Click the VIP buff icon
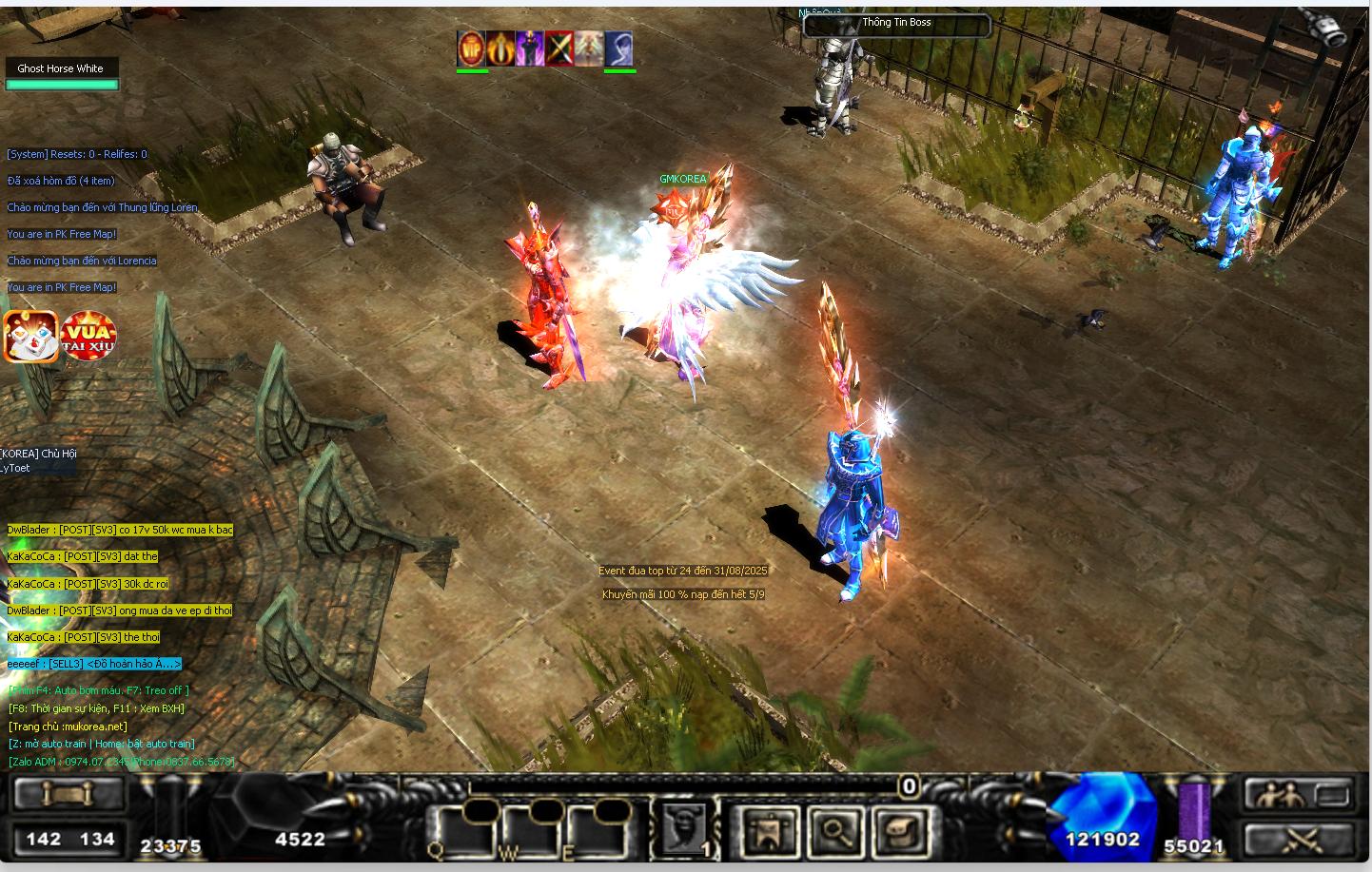Screen dimensions: 1372x872 coord(472,48)
